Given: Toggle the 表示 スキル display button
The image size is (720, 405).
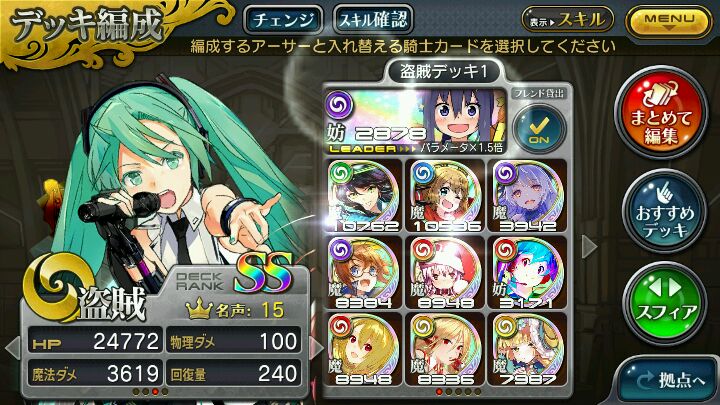Looking at the screenshot, I should point(567,19).
